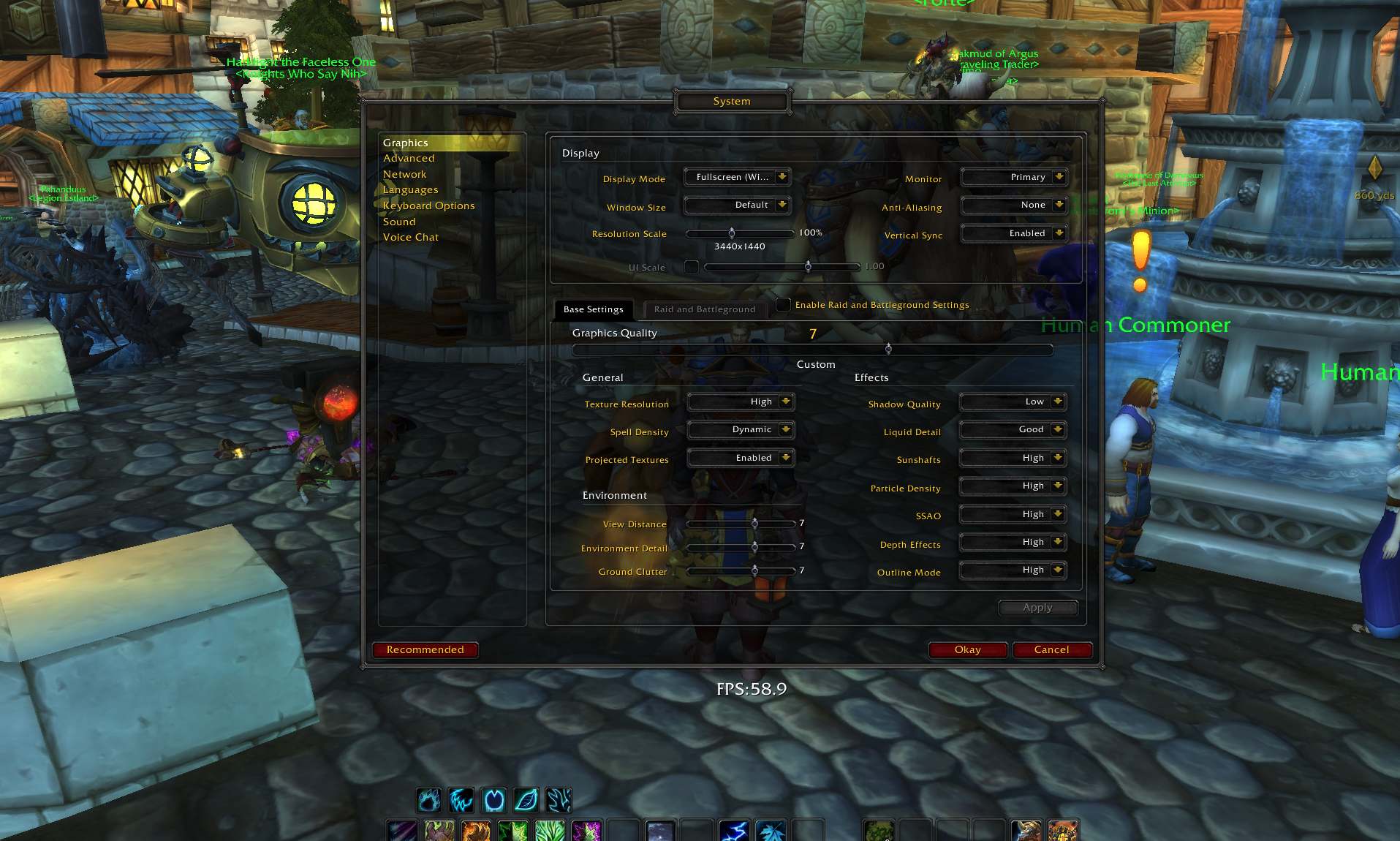Disable Vertical Sync
This screenshot has height=841, width=1400.
1014,233
